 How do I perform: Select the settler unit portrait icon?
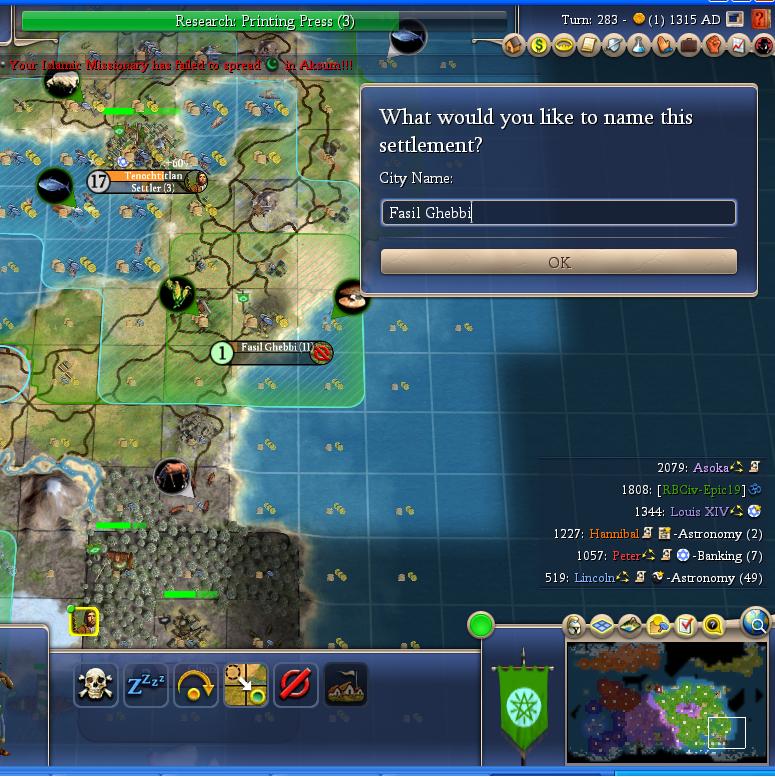[84, 621]
